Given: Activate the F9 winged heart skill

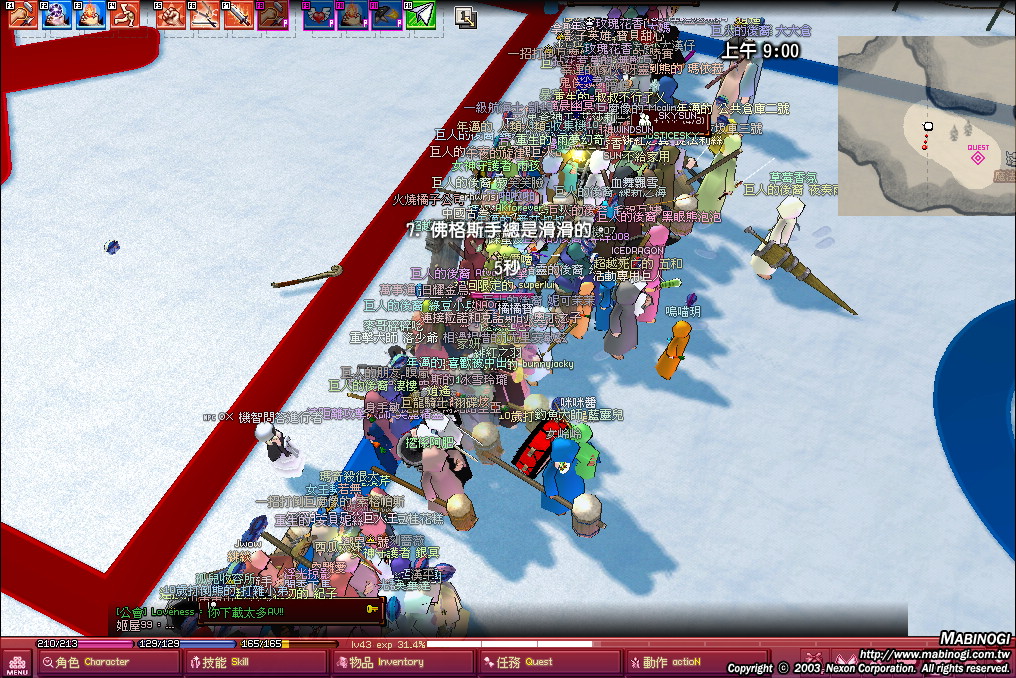Looking at the screenshot, I should (319, 14).
